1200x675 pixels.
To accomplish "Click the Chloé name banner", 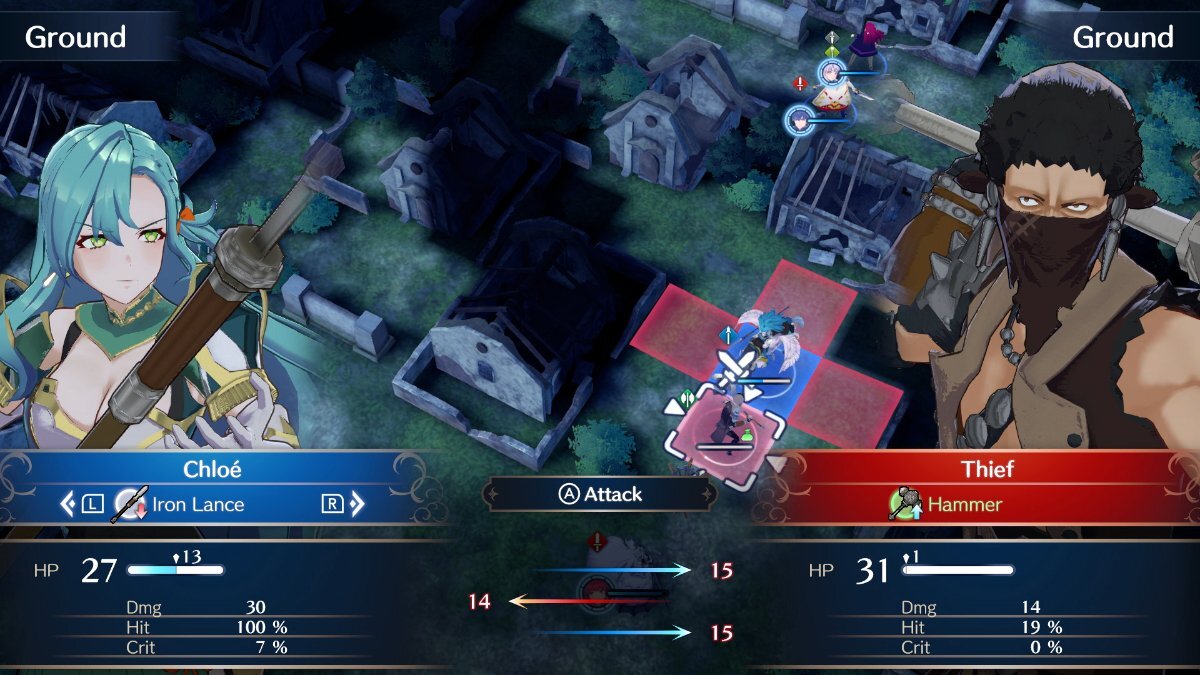I will coord(213,469).
